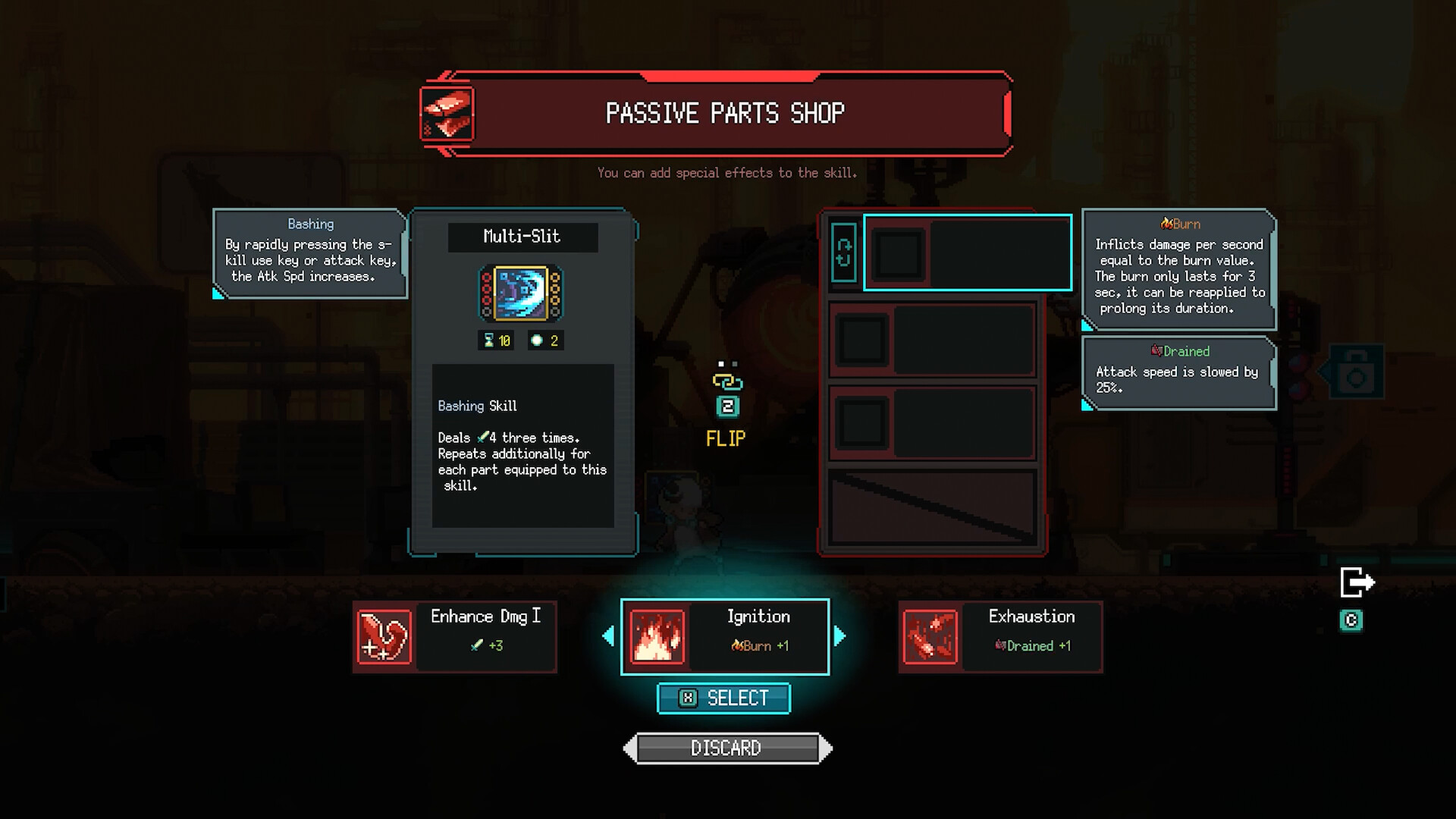The width and height of the screenshot is (1456, 819).
Task: Choose the Enhance Dmg I part
Action: click(x=455, y=637)
